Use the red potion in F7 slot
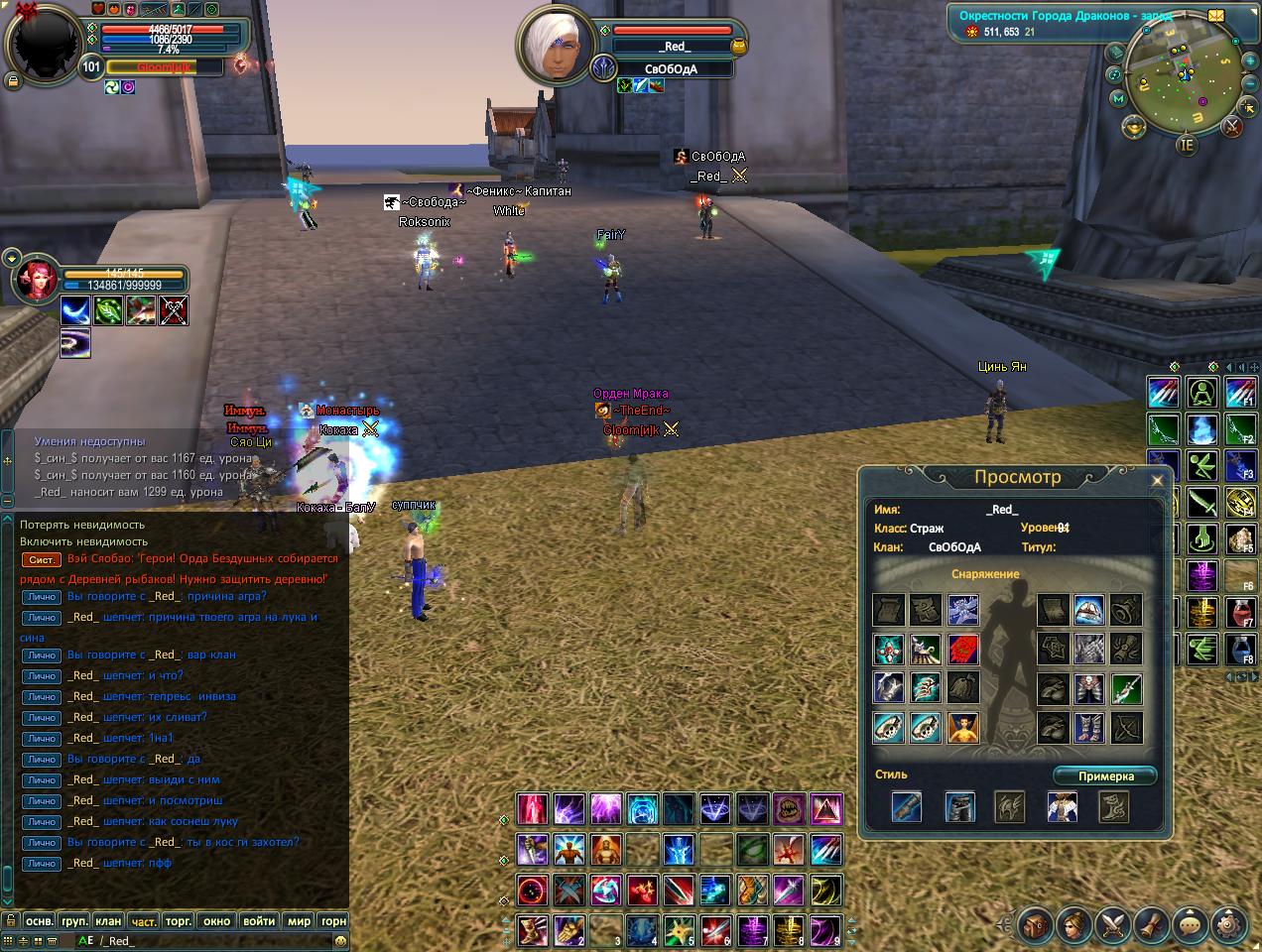This screenshot has height=952, width=1262. [1239, 612]
